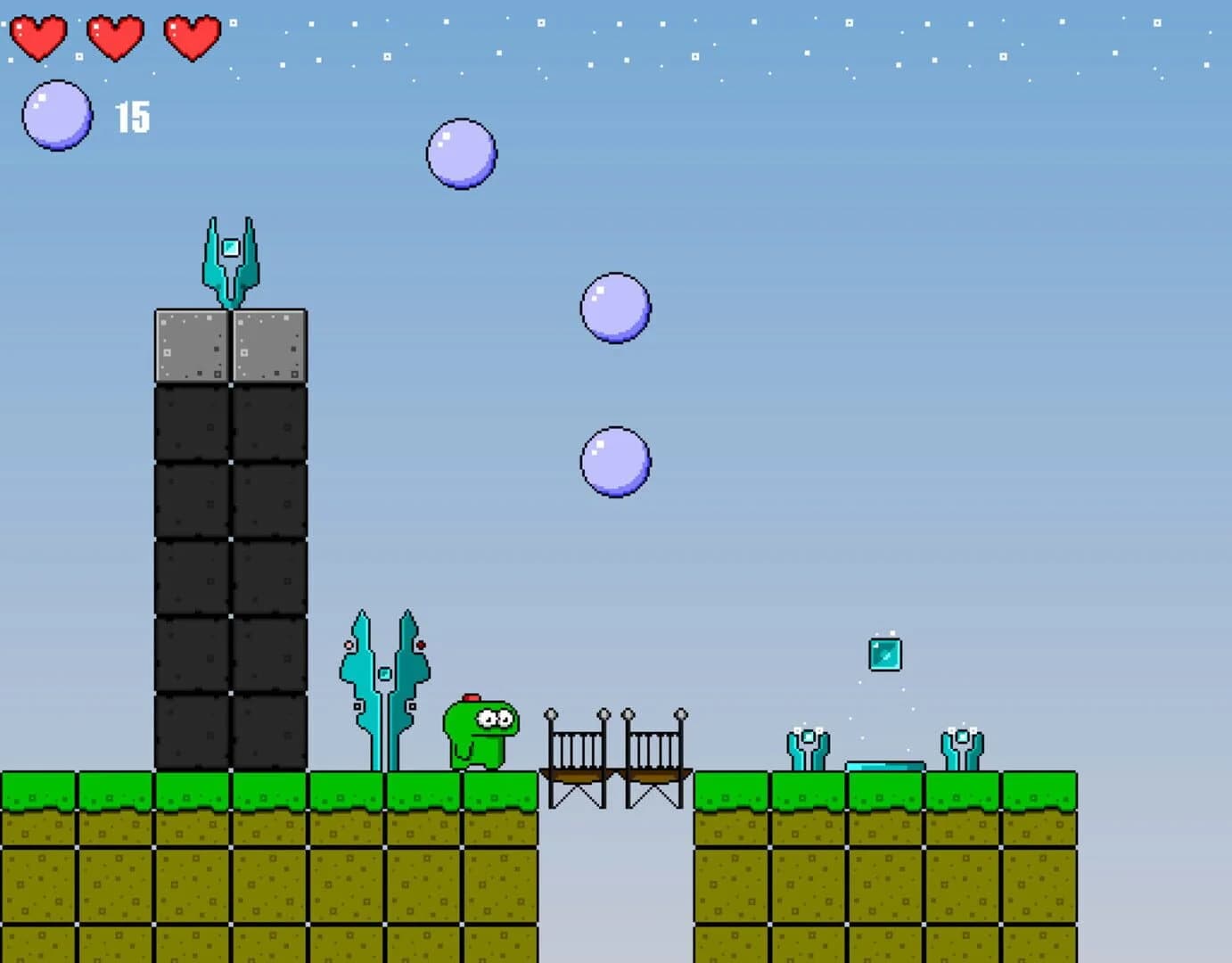Pop the lowest floating bubble
1232x963 pixels.
[x=612, y=462]
